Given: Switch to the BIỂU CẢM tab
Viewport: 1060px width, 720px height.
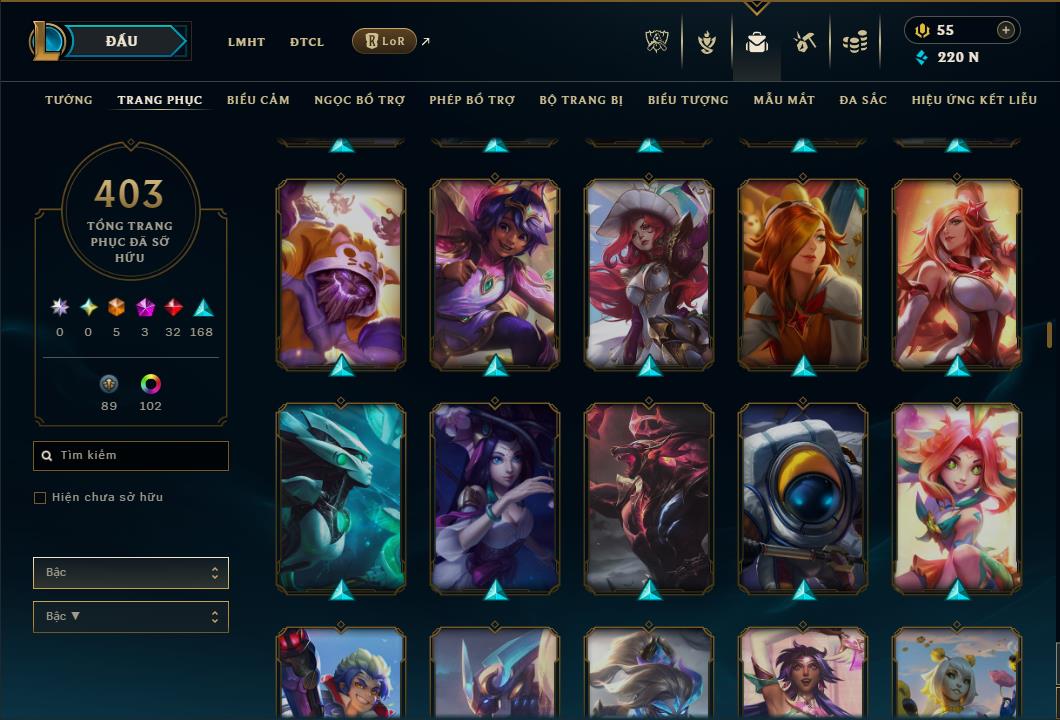Looking at the screenshot, I should pyautogui.click(x=258, y=100).
